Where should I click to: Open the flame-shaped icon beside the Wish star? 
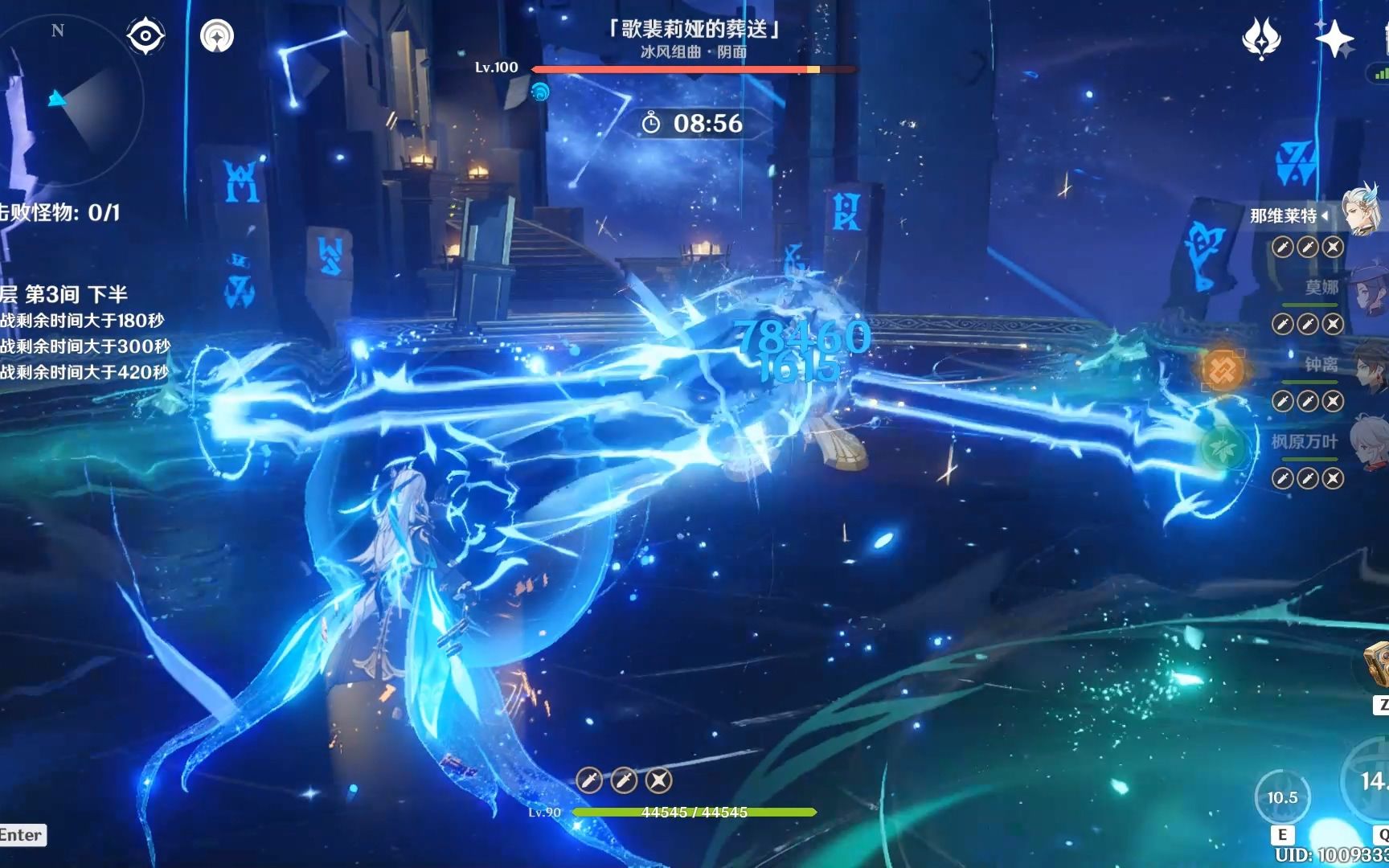tap(1261, 39)
